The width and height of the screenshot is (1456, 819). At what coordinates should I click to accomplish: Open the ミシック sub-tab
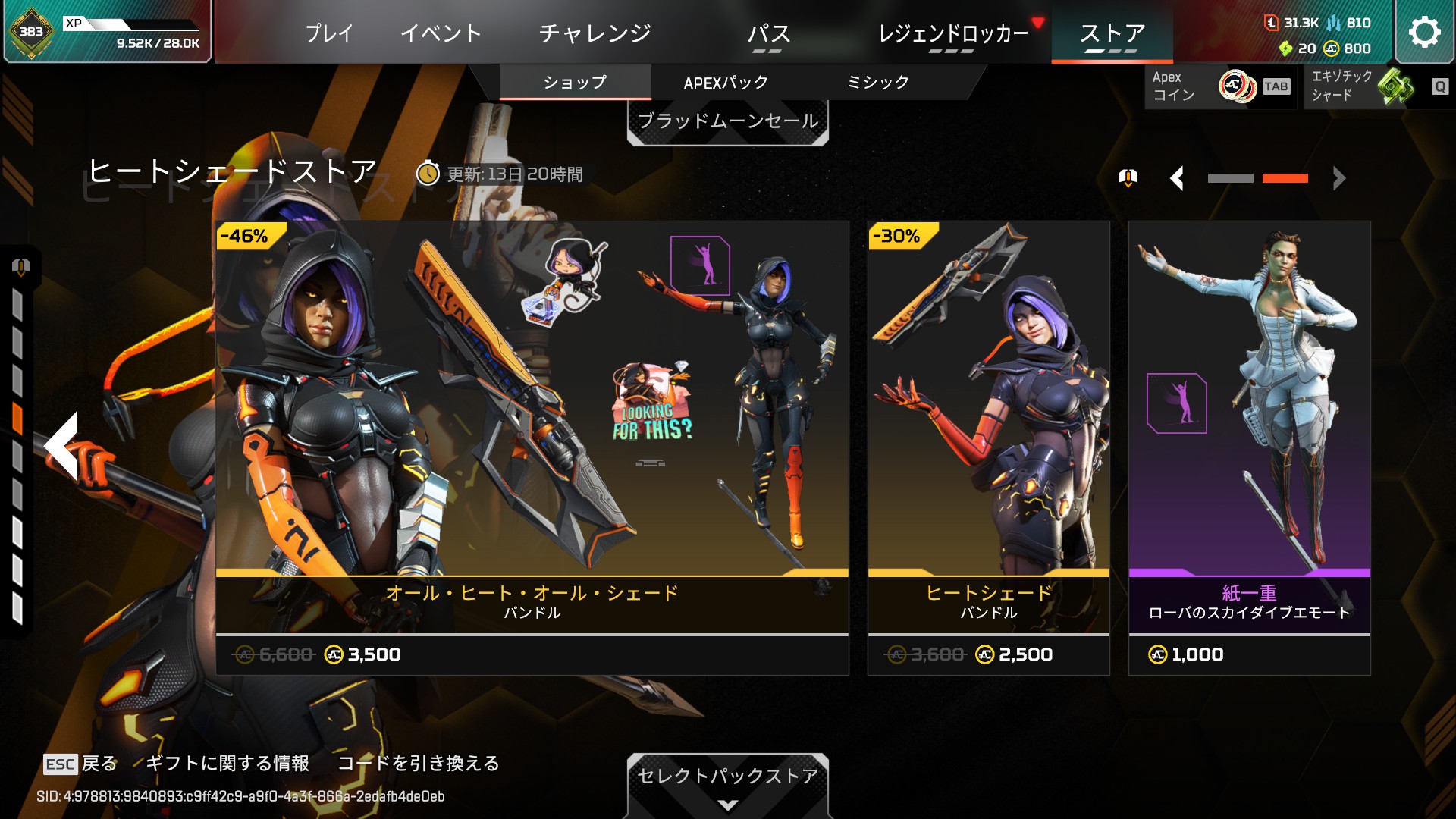[x=877, y=82]
